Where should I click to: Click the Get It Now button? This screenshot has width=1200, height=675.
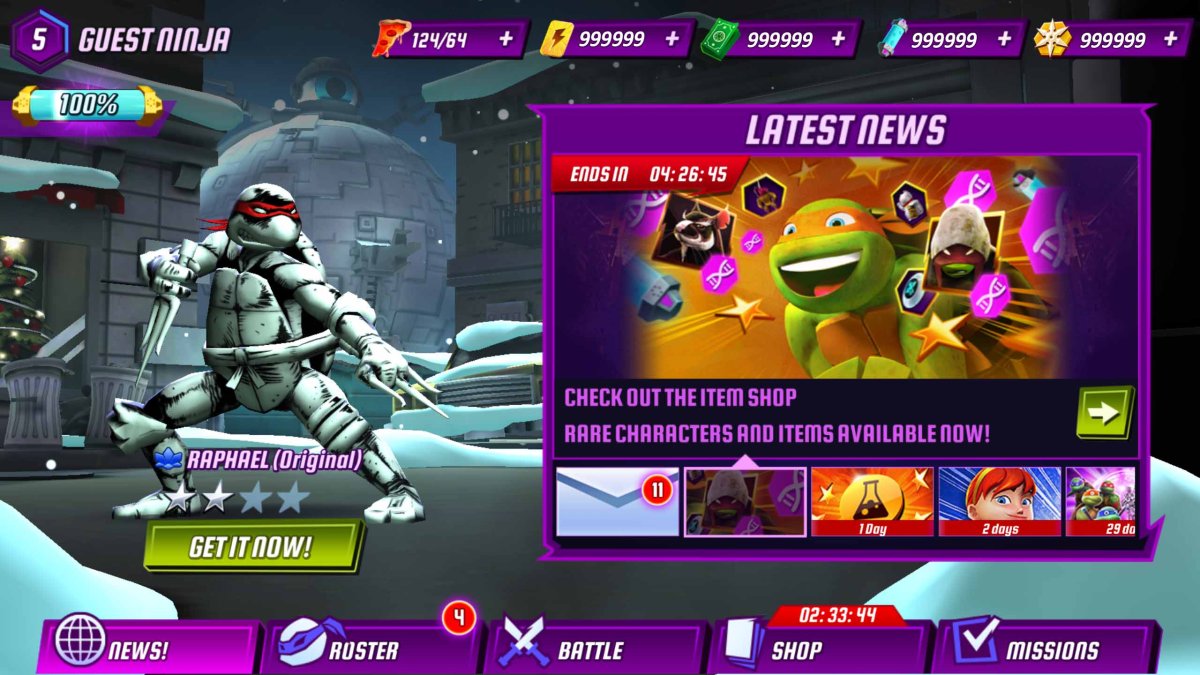pyautogui.click(x=251, y=546)
